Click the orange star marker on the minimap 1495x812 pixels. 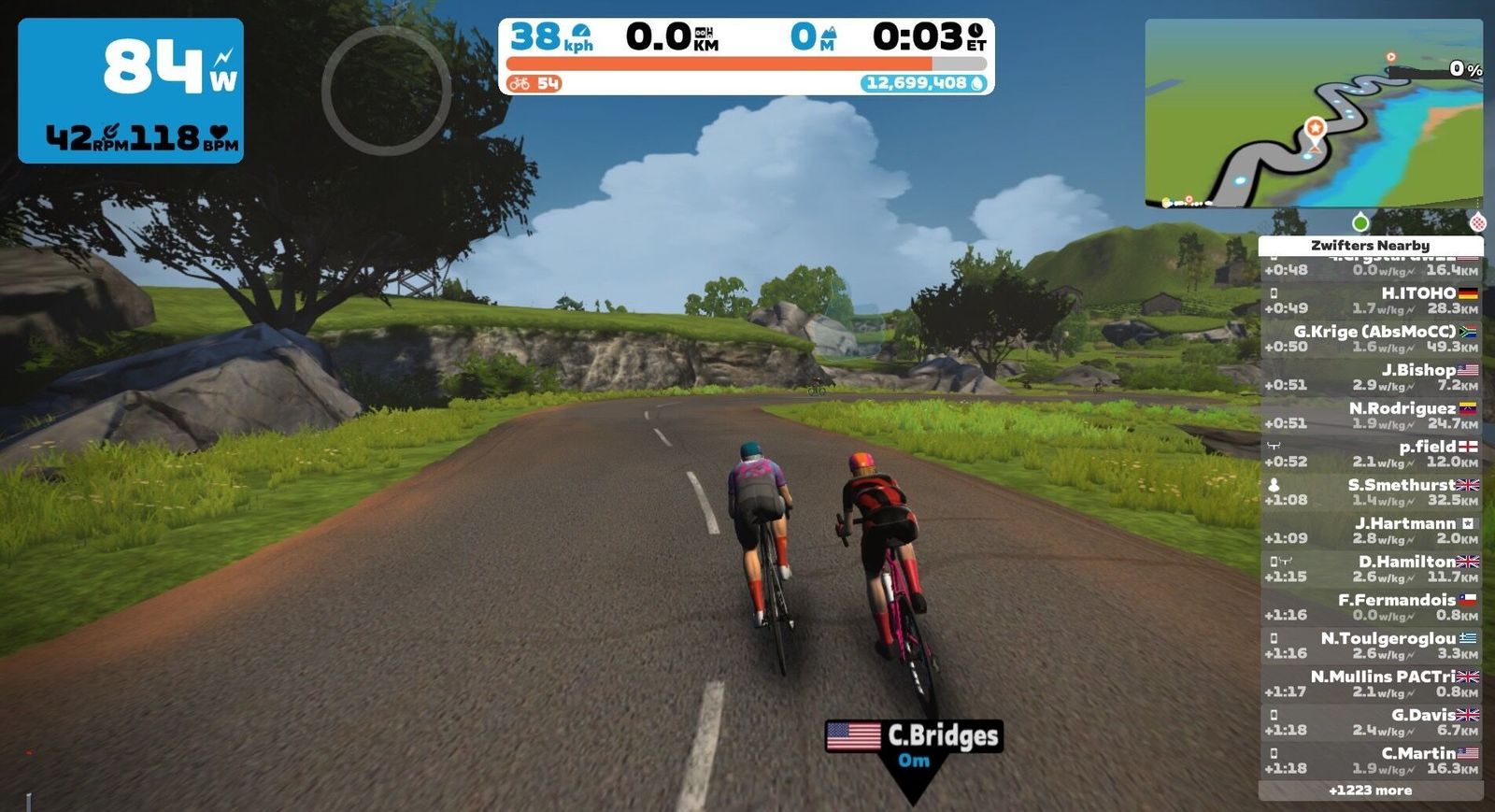pos(1315,129)
